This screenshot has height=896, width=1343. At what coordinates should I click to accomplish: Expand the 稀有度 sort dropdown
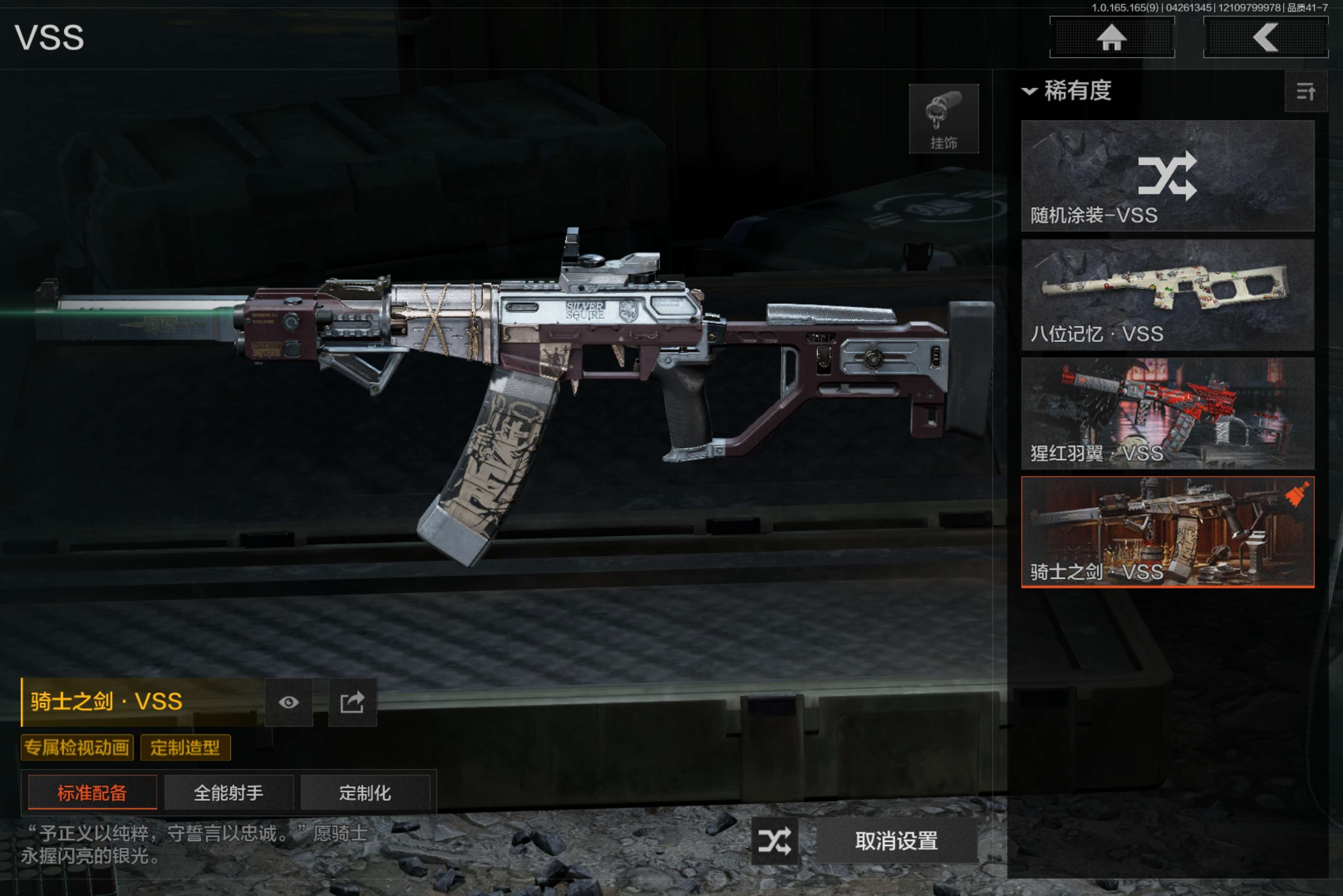pos(1067,91)
